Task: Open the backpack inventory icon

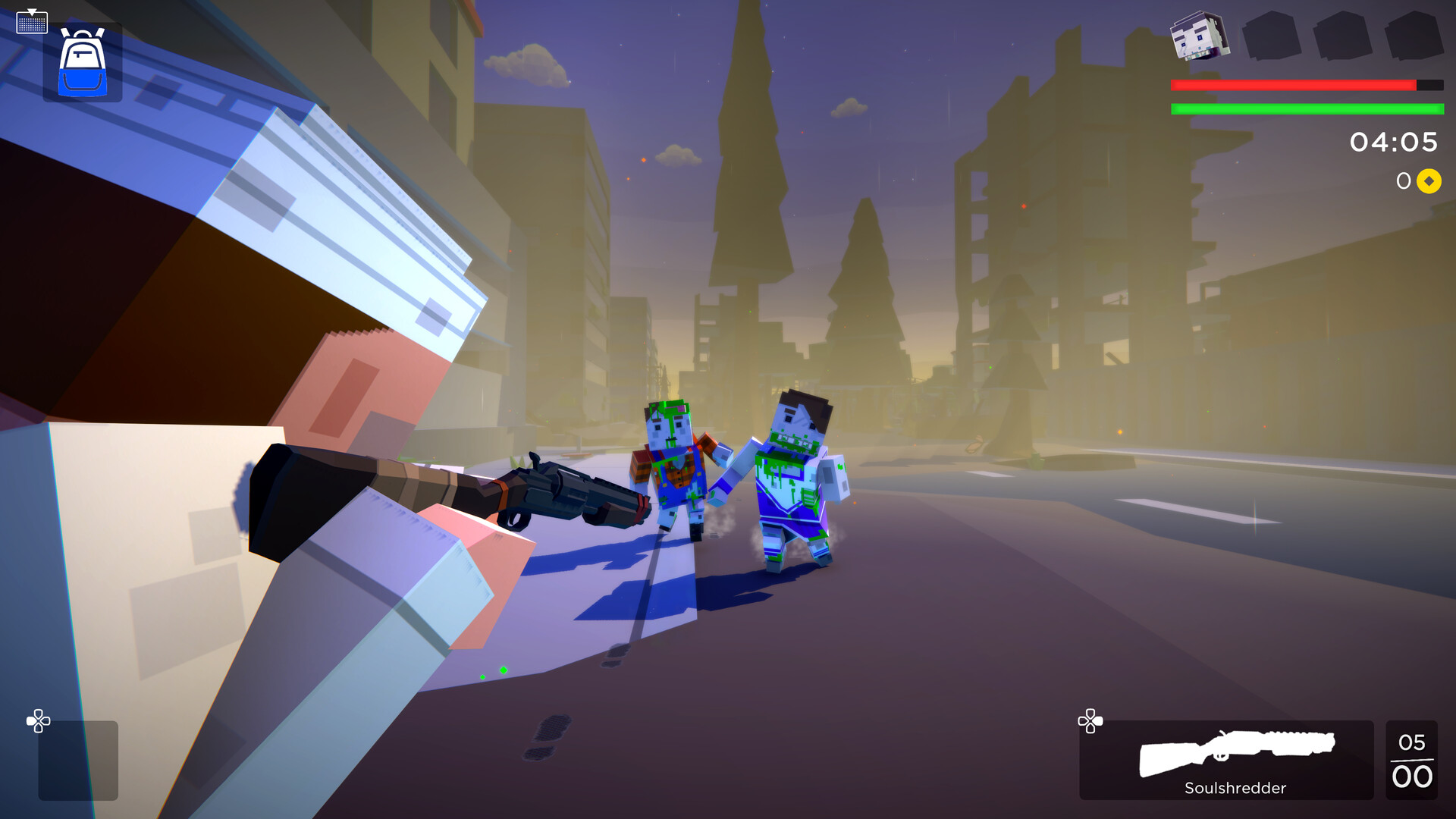Action: pos(82,61)
